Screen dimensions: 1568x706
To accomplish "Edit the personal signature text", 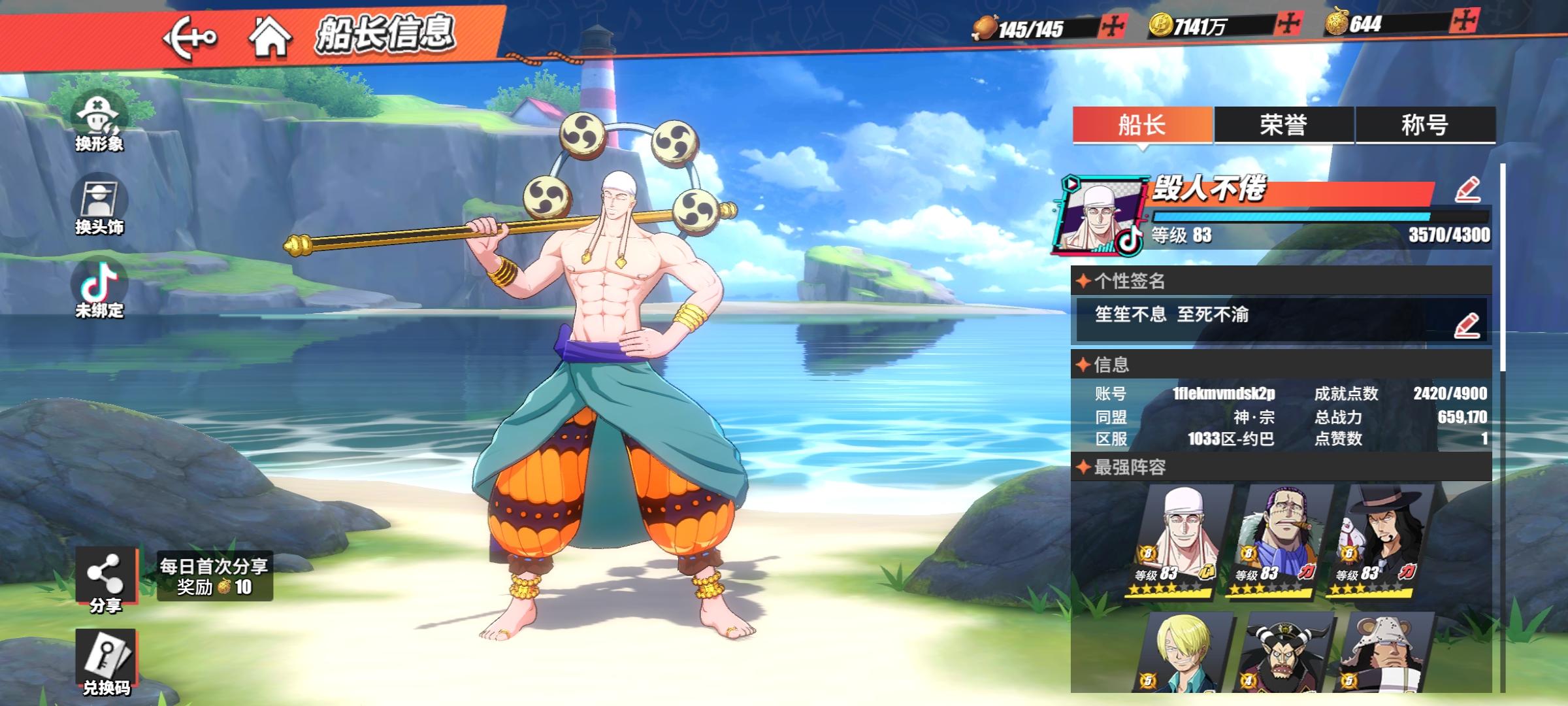I will [x=1466, y=325].
